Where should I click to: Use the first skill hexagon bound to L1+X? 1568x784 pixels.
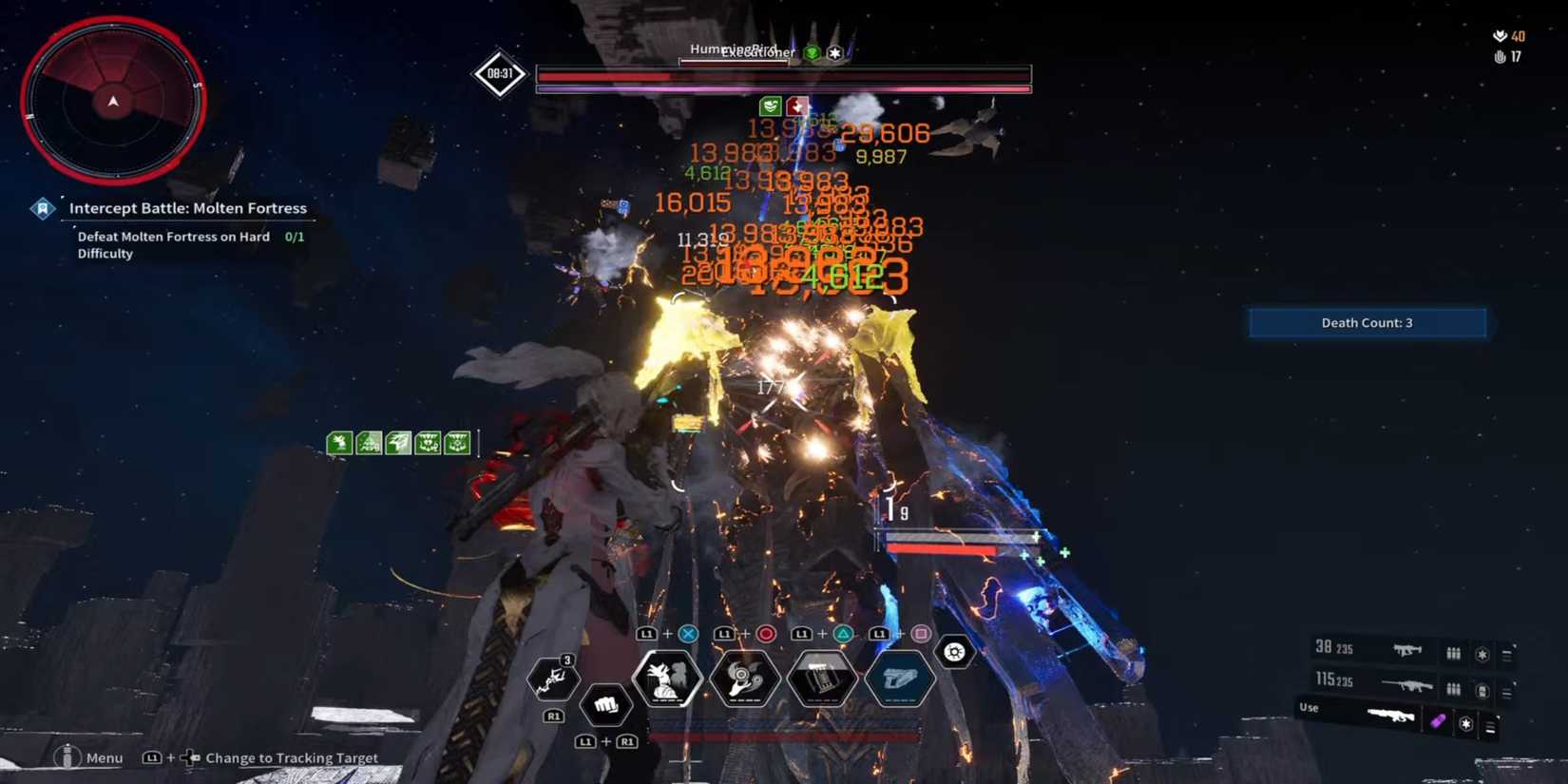click(x=667, y=678)
